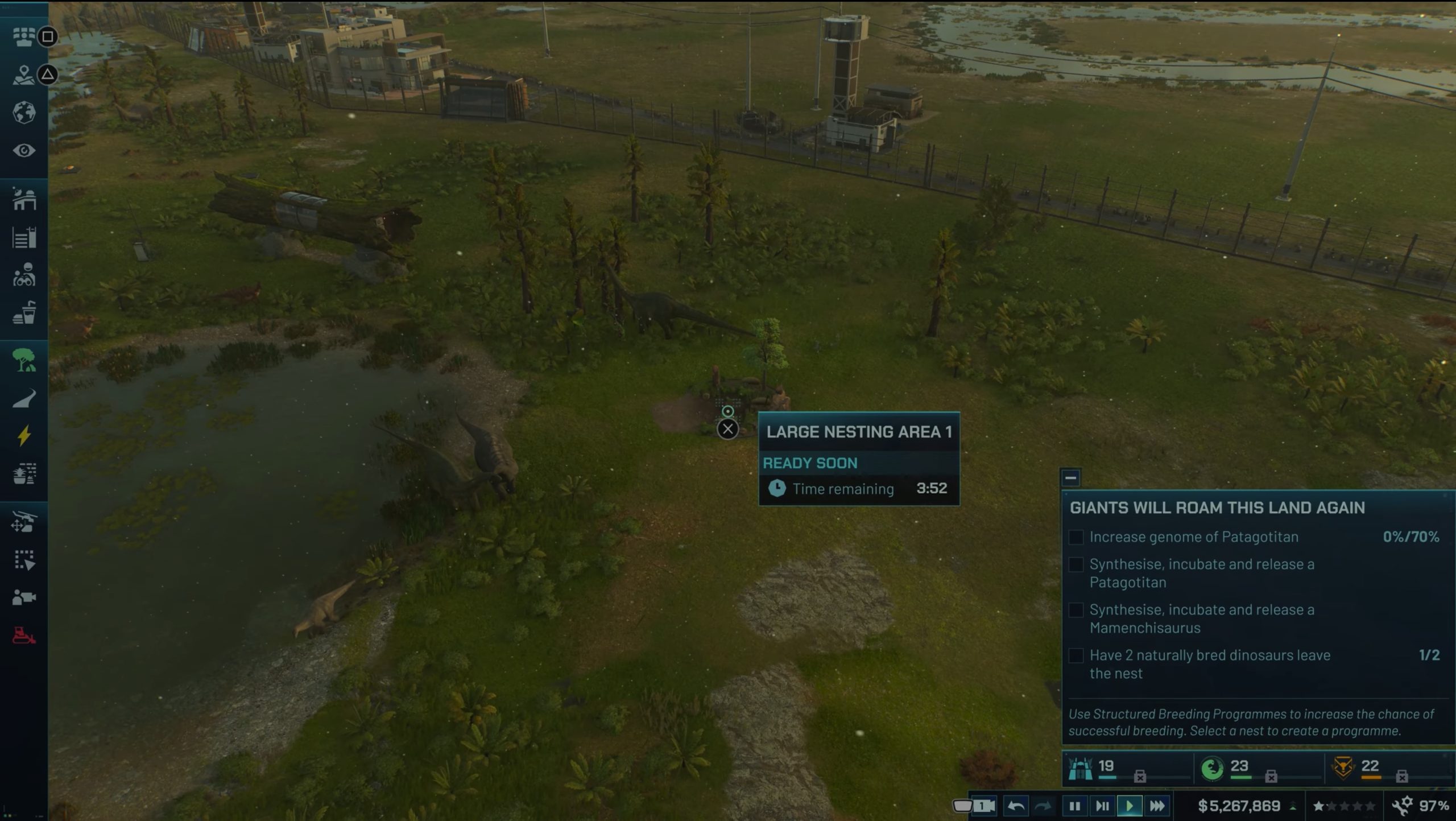1456x821 pixels.
Task: Click the undo arrow button
Action: pyautogui.click(x=1016, y=806)
